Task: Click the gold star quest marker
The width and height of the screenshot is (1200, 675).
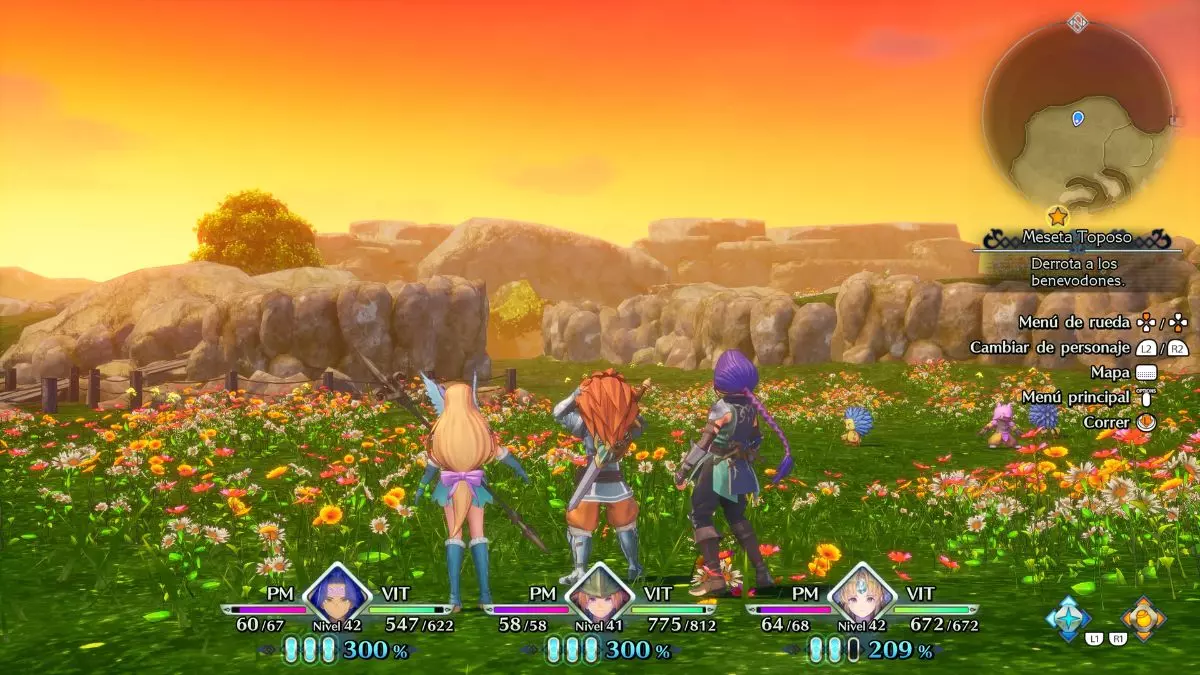Action: tap(1057, 215)
